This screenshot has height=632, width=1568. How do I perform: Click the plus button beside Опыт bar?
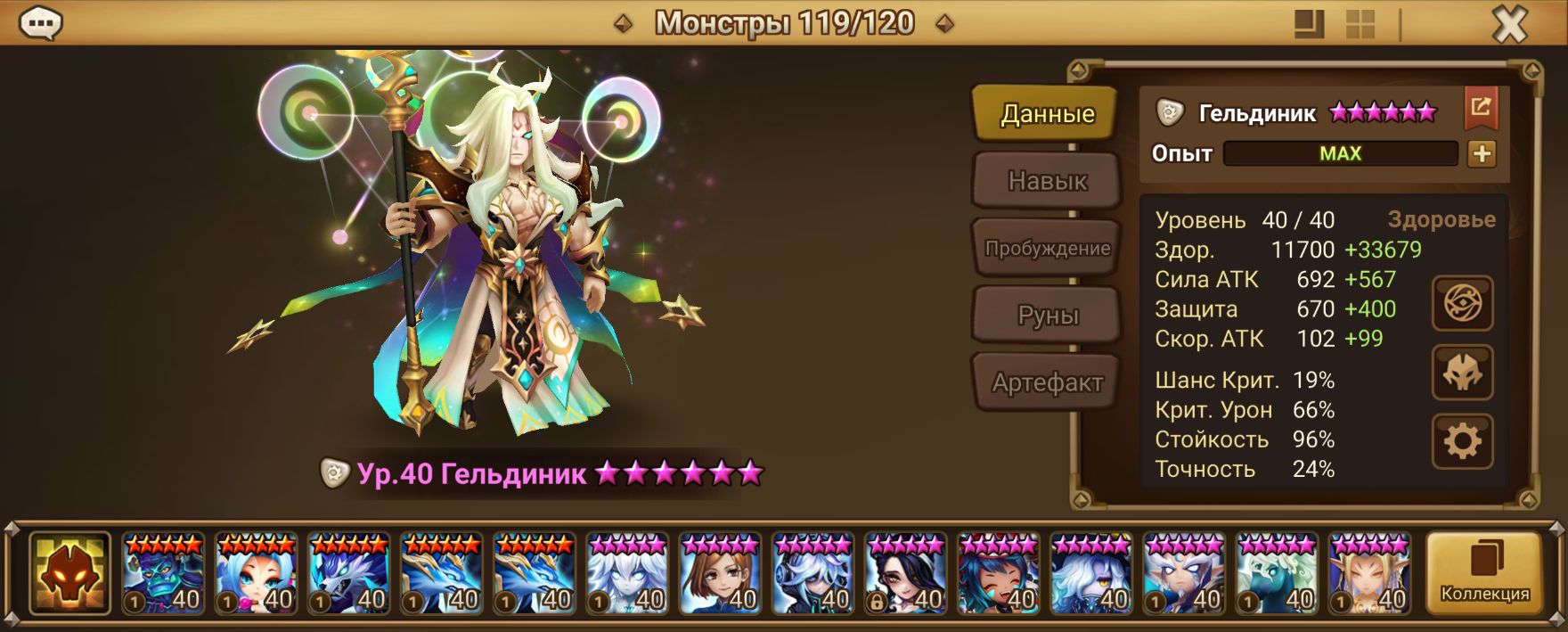pos(1482,154)
